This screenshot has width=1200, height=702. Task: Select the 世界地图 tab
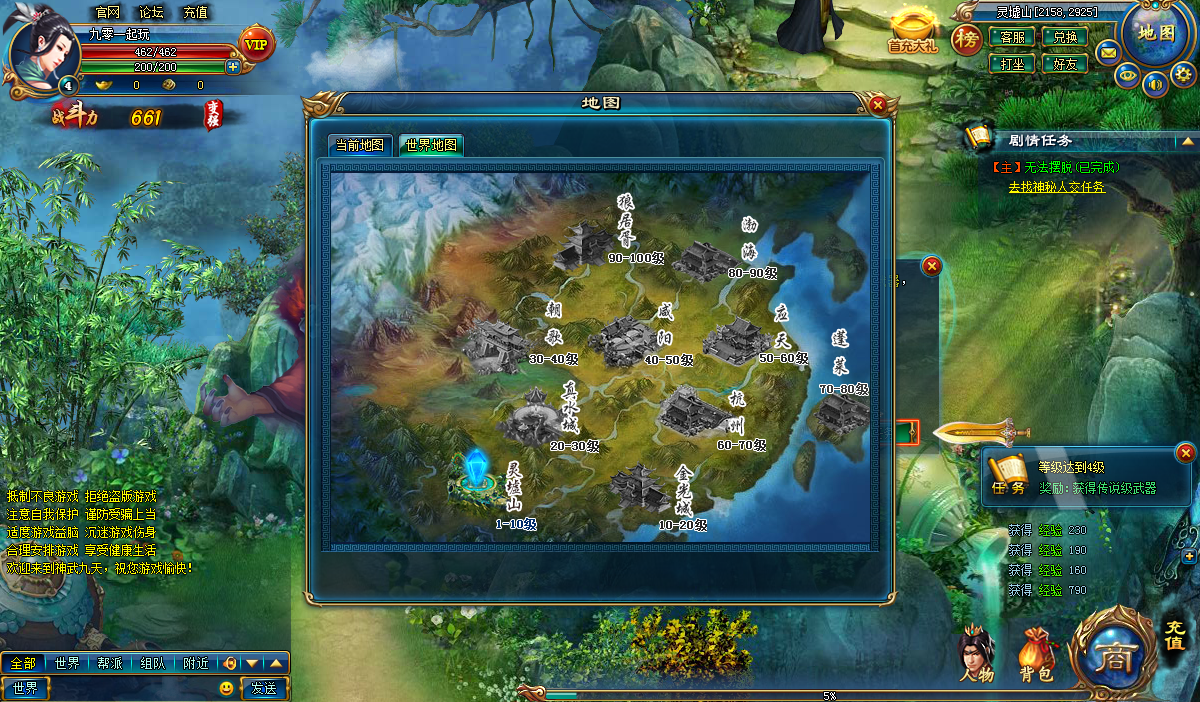tap(431, 145)
